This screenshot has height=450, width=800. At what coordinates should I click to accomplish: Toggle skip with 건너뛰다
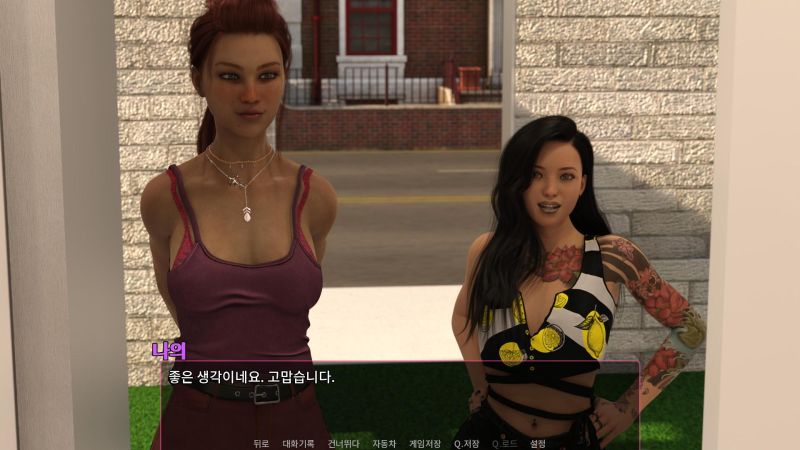(343, 443)
